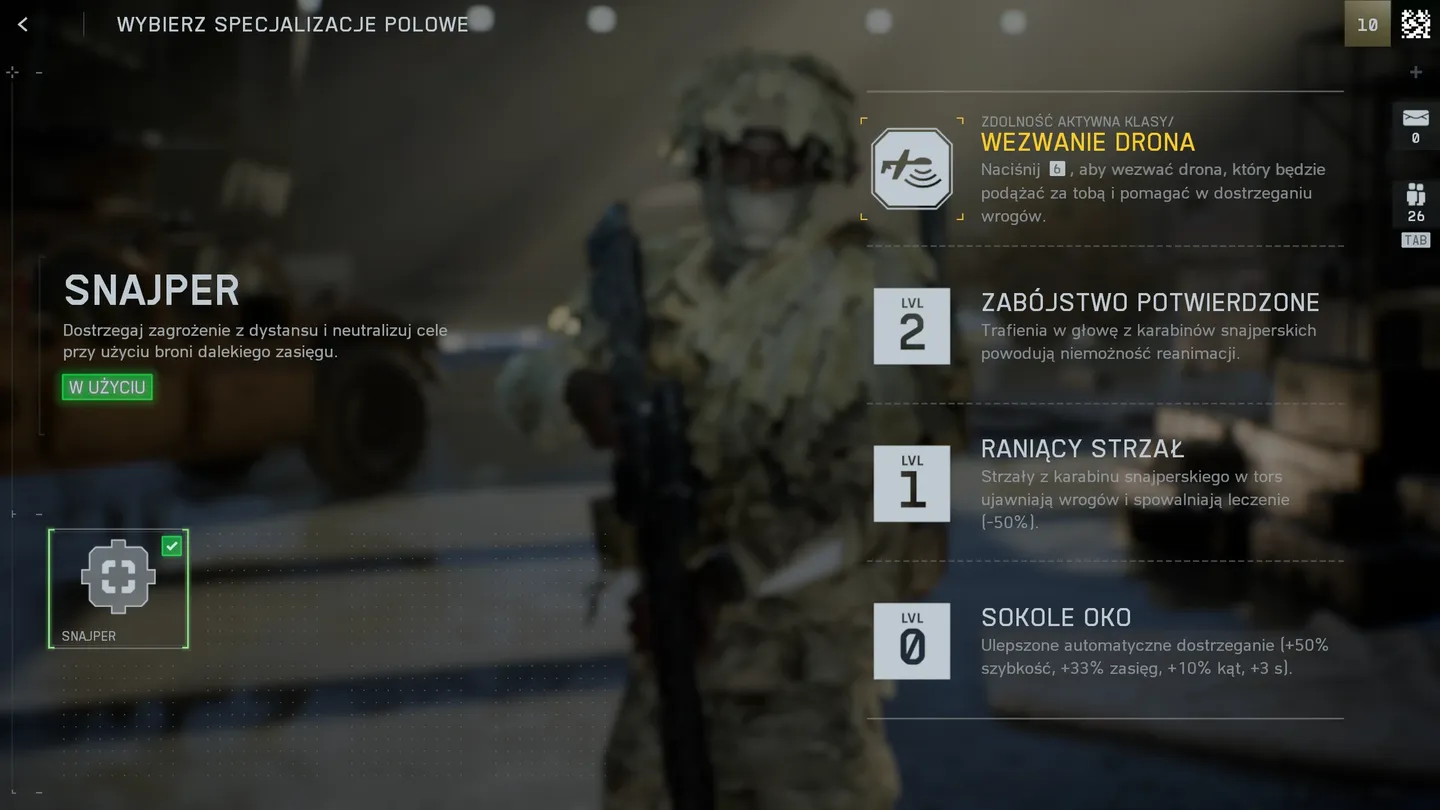Click the LVL 1 badge of Raniący Strzał
The image size is (1440, 810).
[911, 484]
